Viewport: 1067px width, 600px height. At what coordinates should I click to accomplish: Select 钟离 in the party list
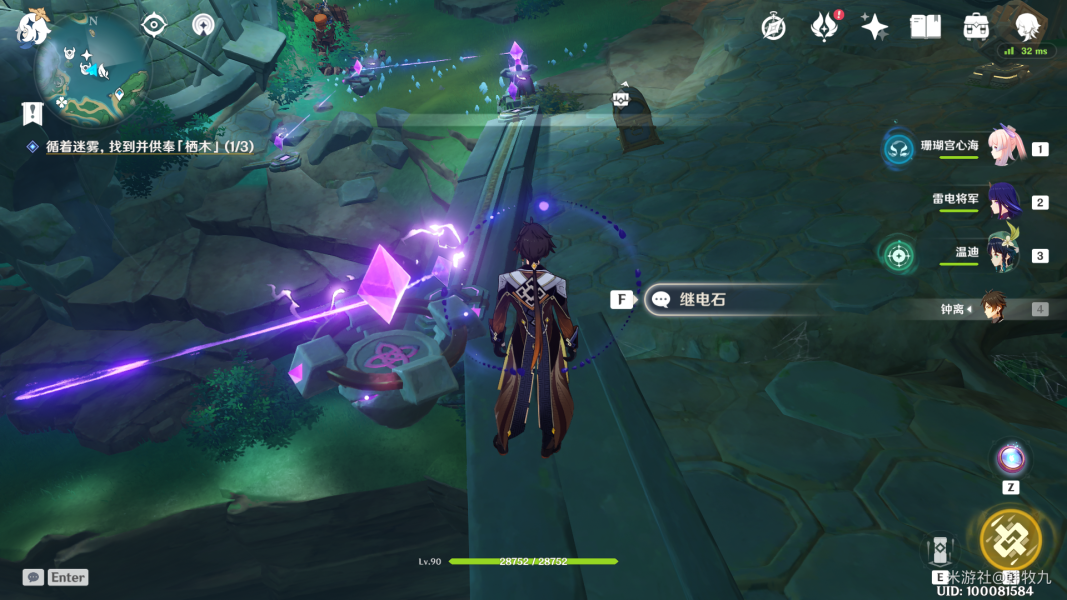point(991,308)
